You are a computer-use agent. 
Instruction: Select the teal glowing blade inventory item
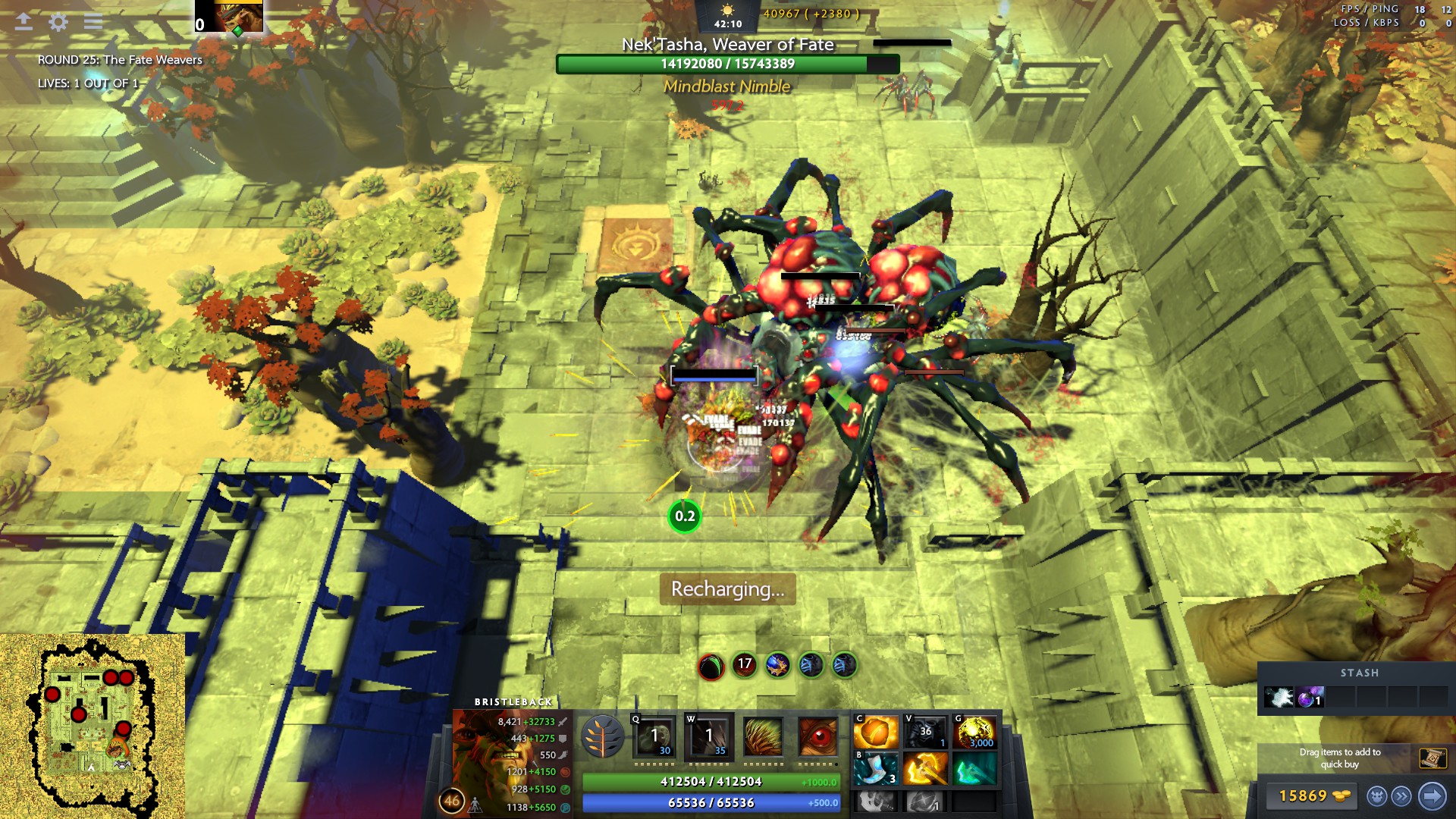click(x=974, y=769)
